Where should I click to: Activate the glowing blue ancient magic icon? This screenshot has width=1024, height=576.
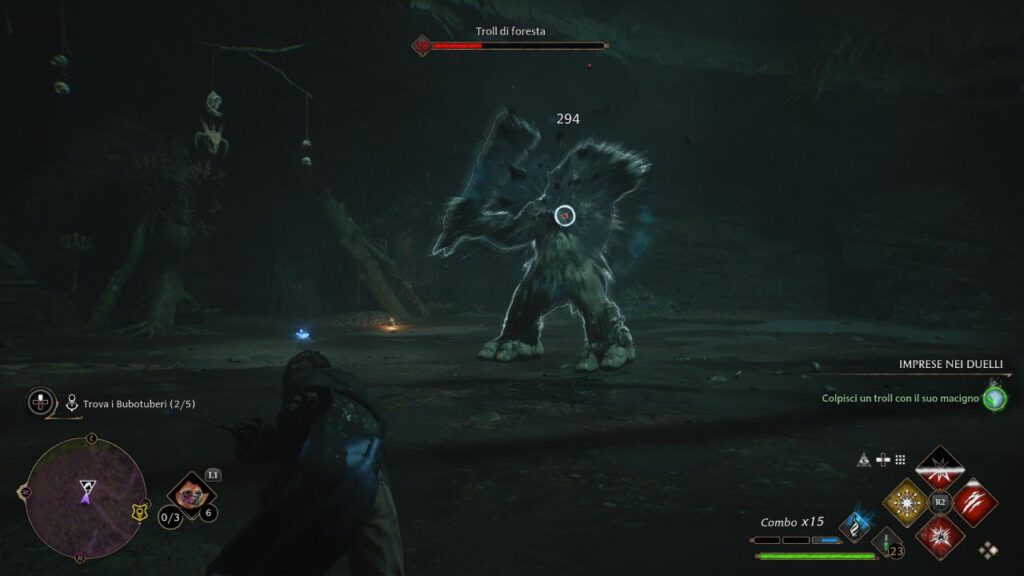click(856, 524)
